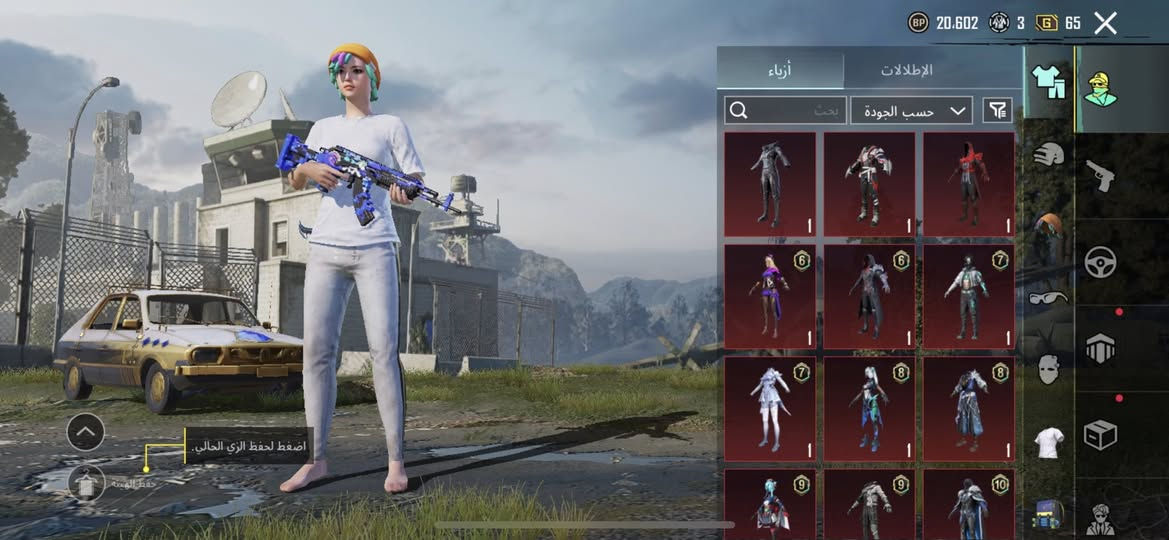This screenshot has height=540, width=1169.
Task: Expand the round up-arrow button
Action: point(85,432)
